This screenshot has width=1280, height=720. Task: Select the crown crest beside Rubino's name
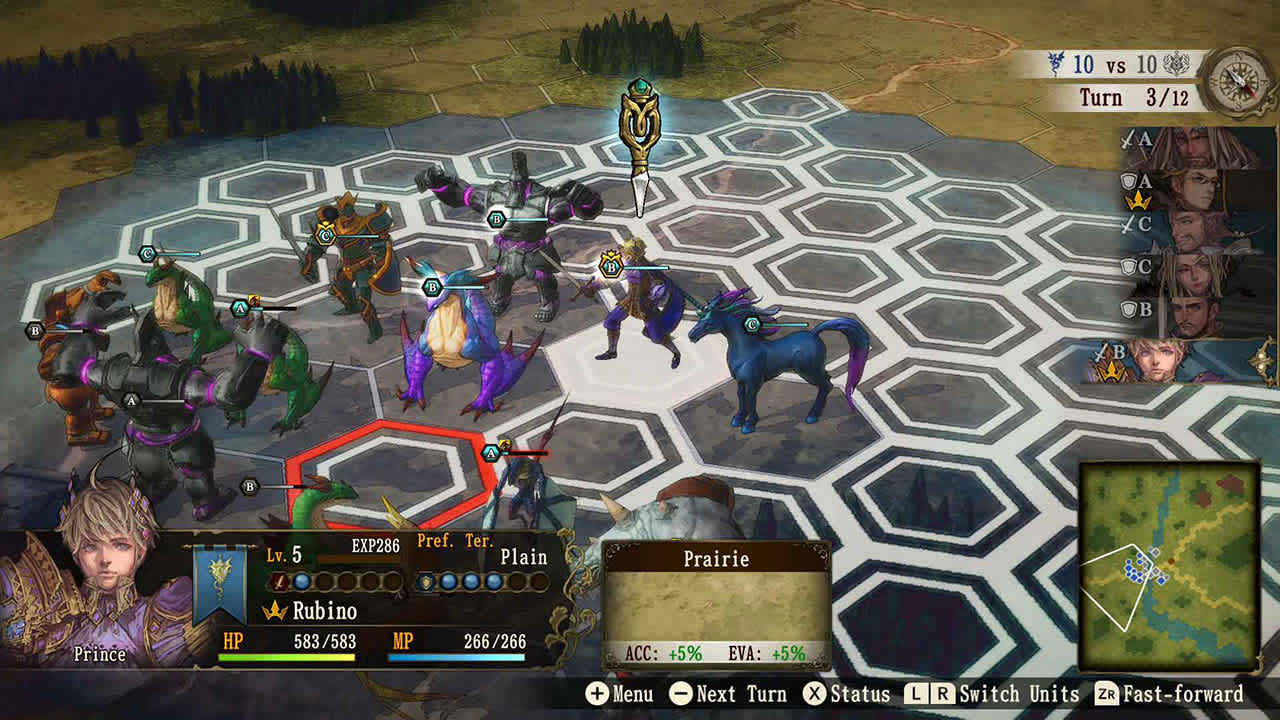click(274, 610)
